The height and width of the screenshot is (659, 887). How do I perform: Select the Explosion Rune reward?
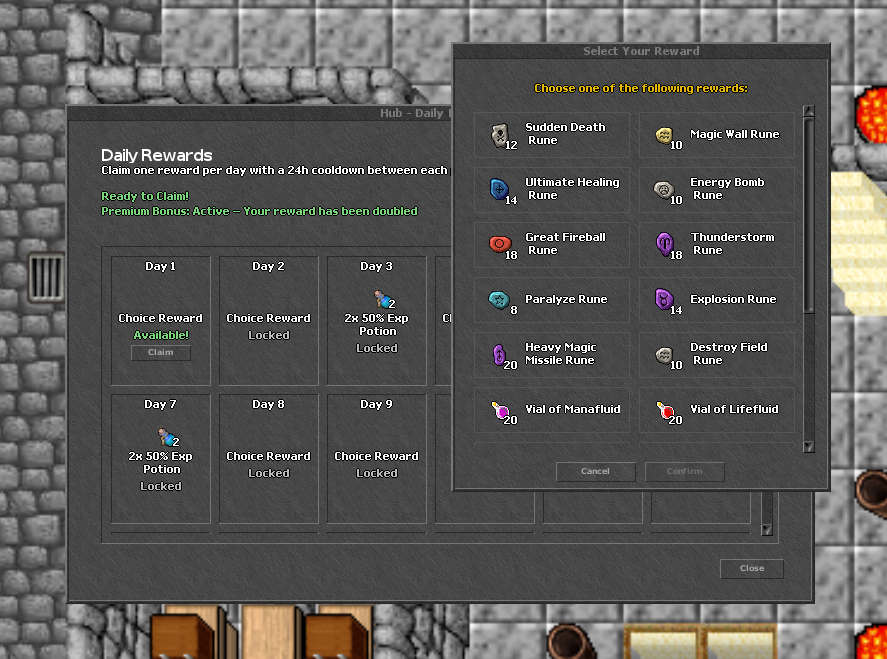click(717, 299)
